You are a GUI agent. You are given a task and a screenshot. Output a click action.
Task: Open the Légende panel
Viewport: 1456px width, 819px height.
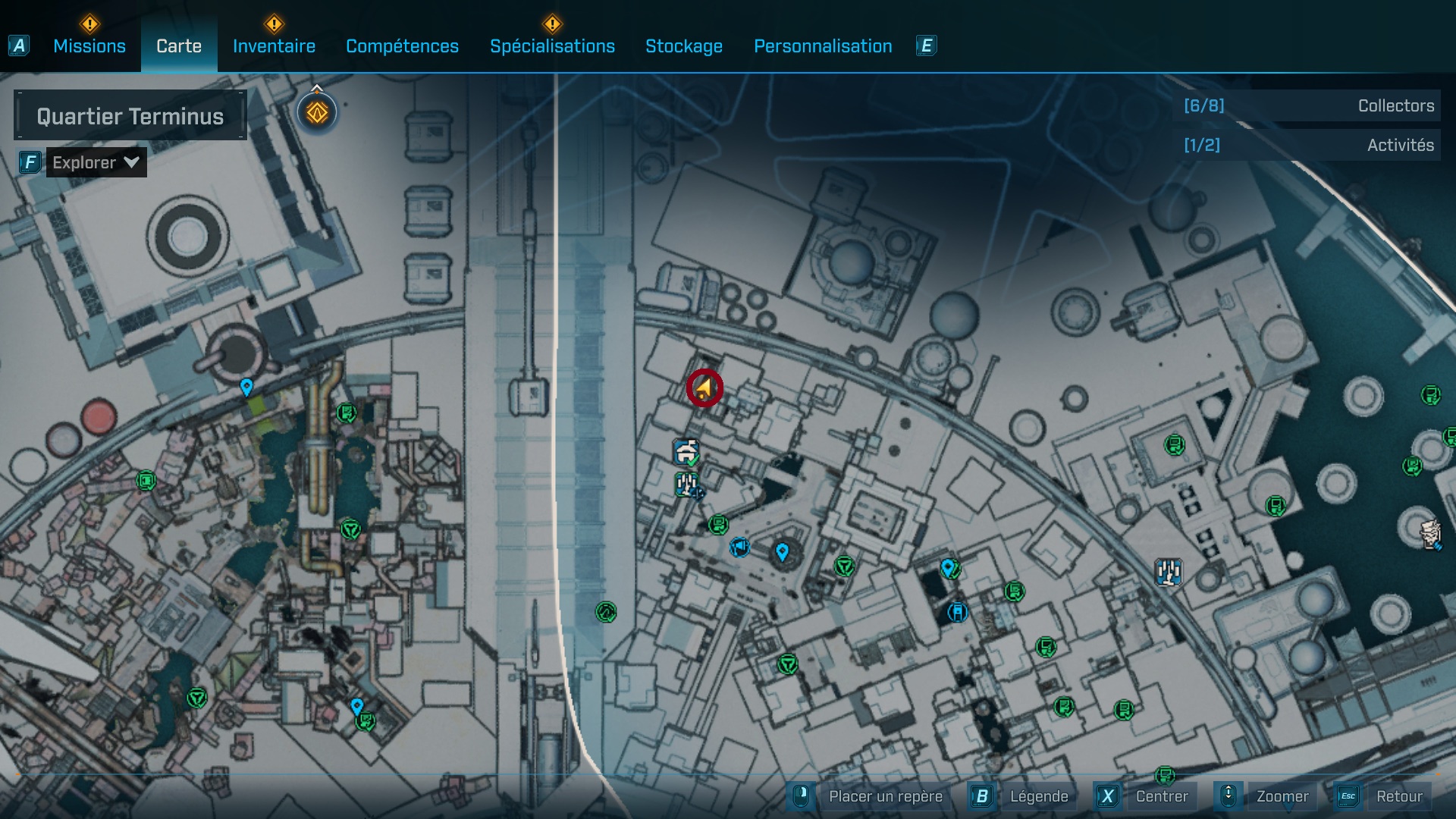pos(1040,796)
